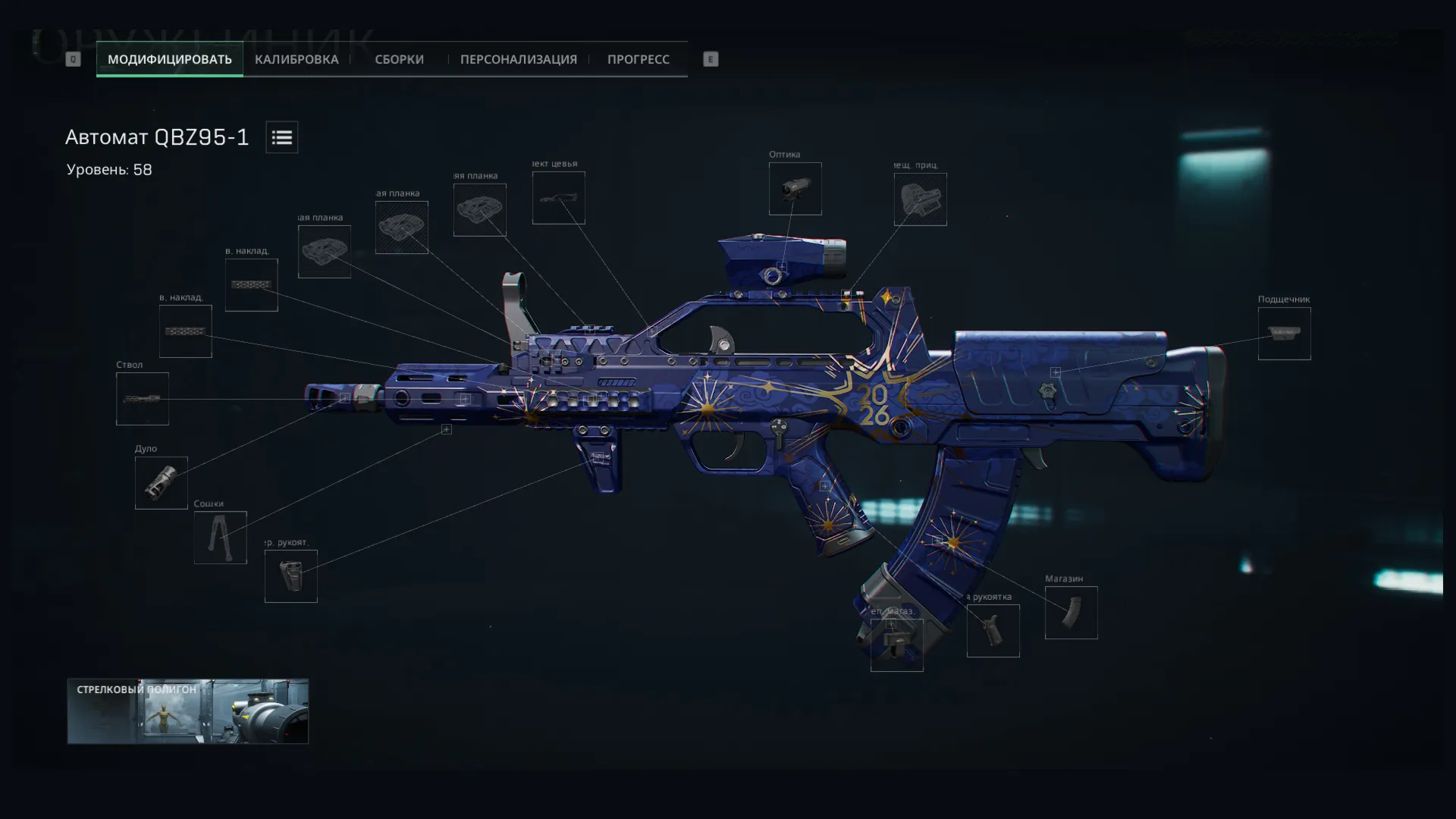This screenshot has width=1456, height=819.
Task: Open the Магазин magazine slot
Action: click(1071, 613)
